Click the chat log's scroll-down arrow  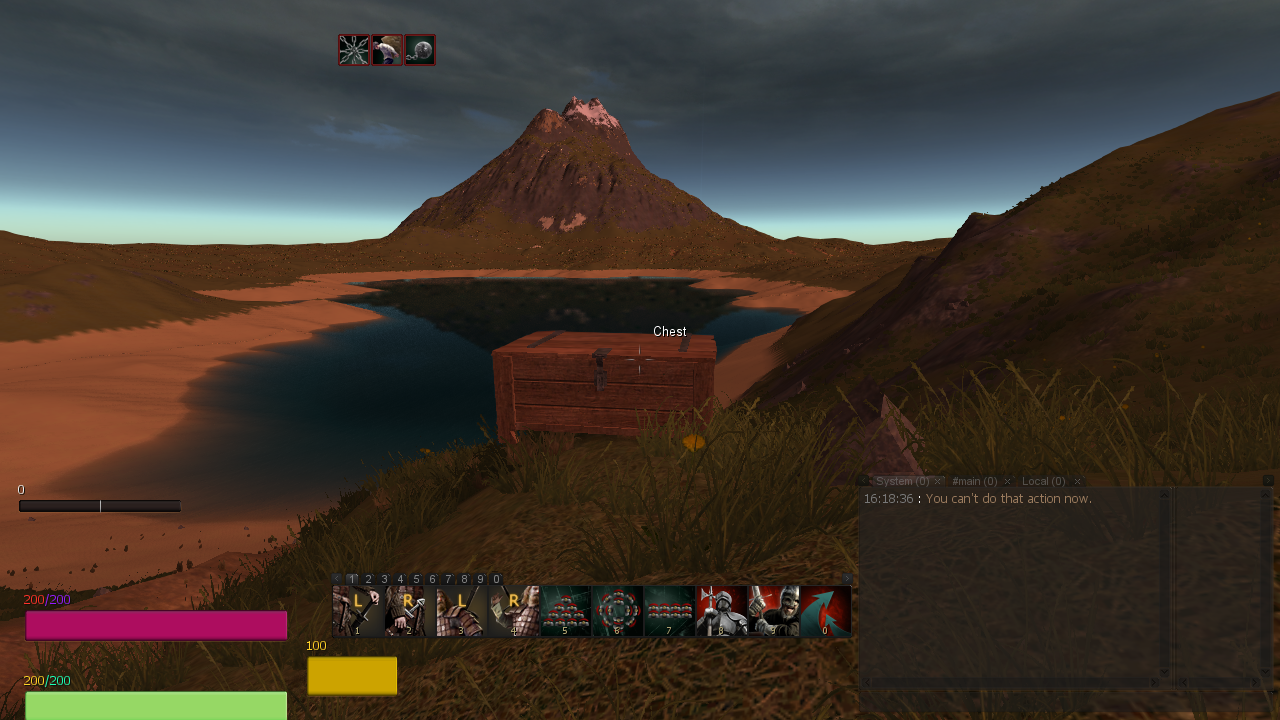pos(1164,672)
